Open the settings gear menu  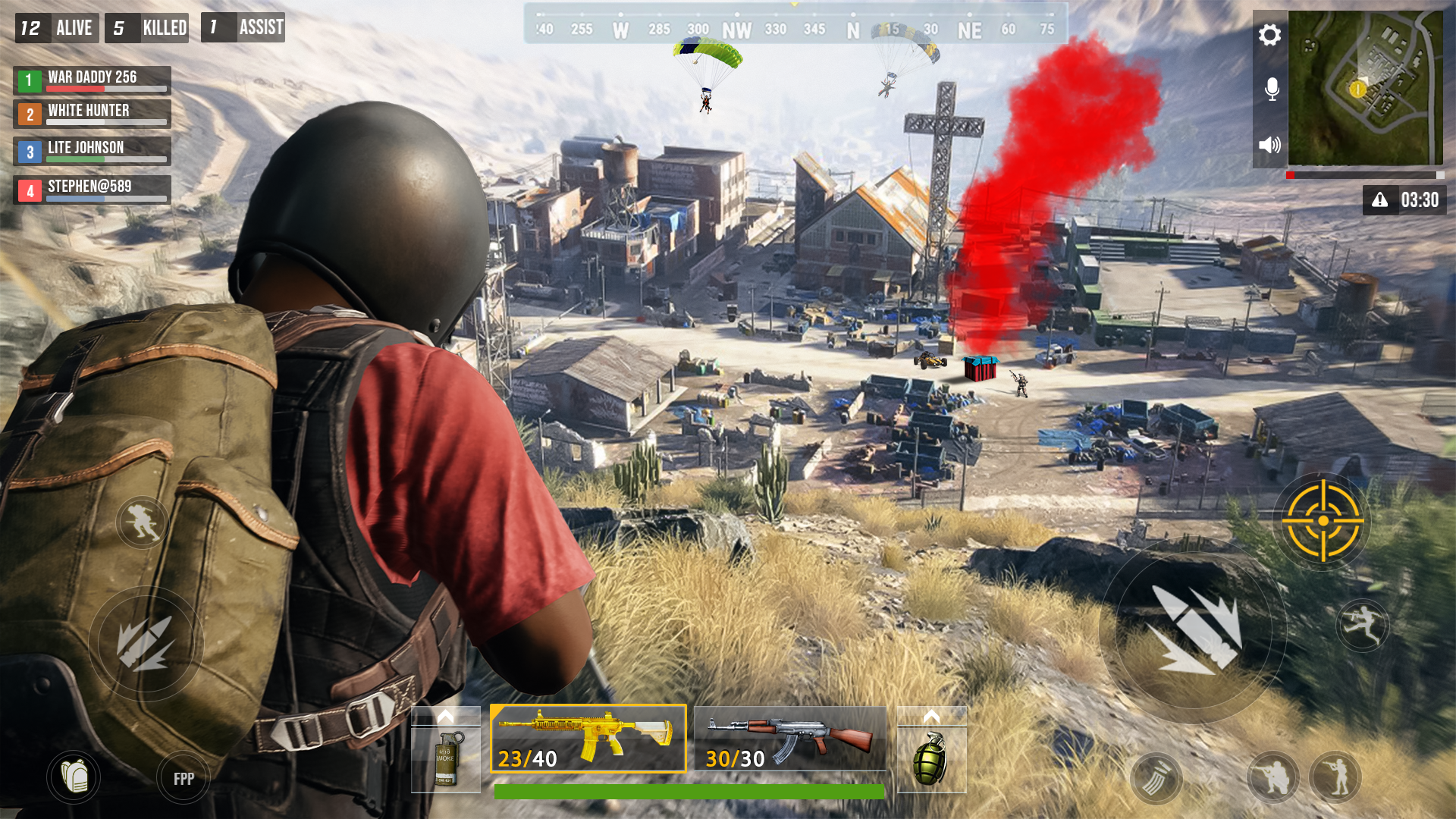1269,35
